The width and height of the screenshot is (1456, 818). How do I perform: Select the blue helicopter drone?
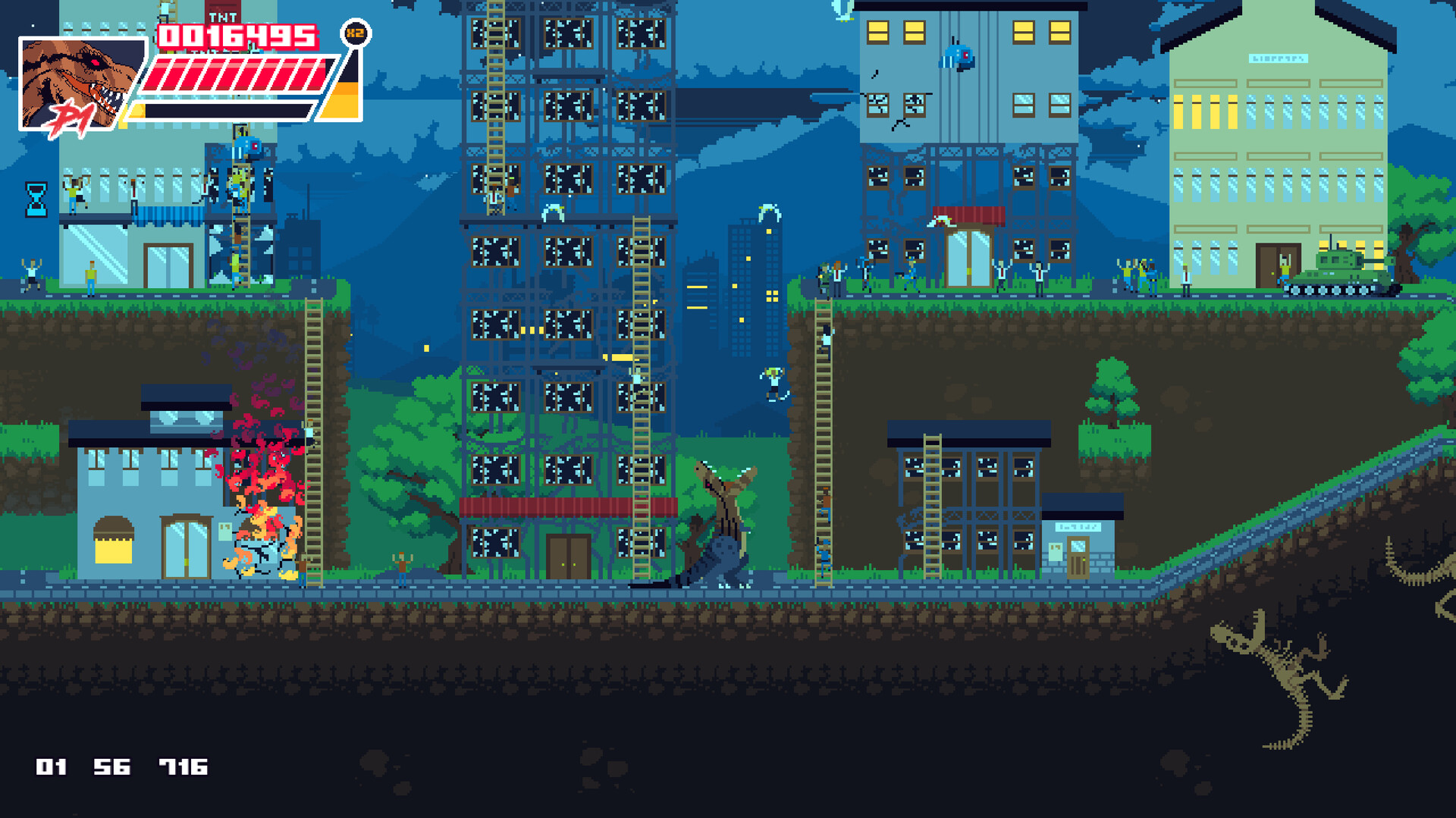(x=958, y=57)
